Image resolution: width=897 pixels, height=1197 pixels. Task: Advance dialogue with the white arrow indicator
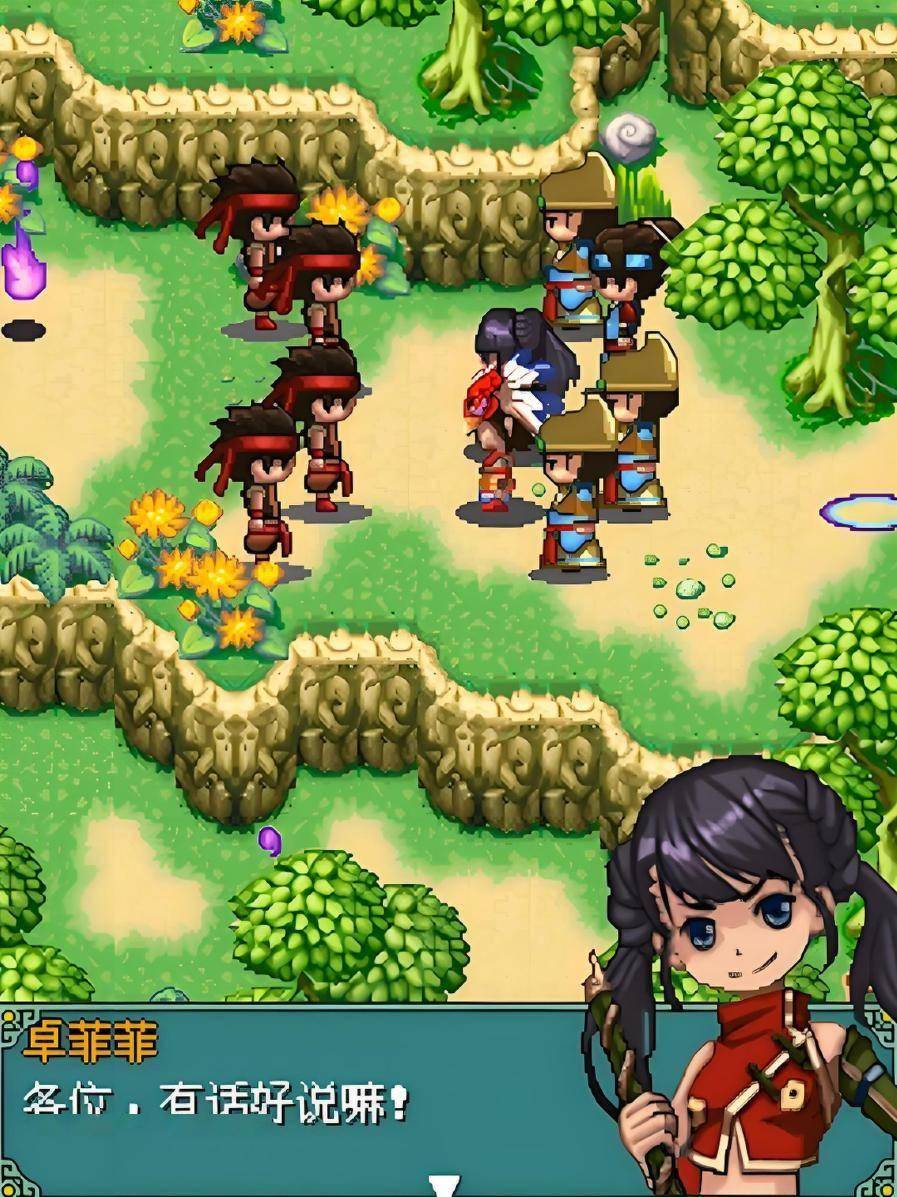pyautogui.click(x=443, y=1185)
